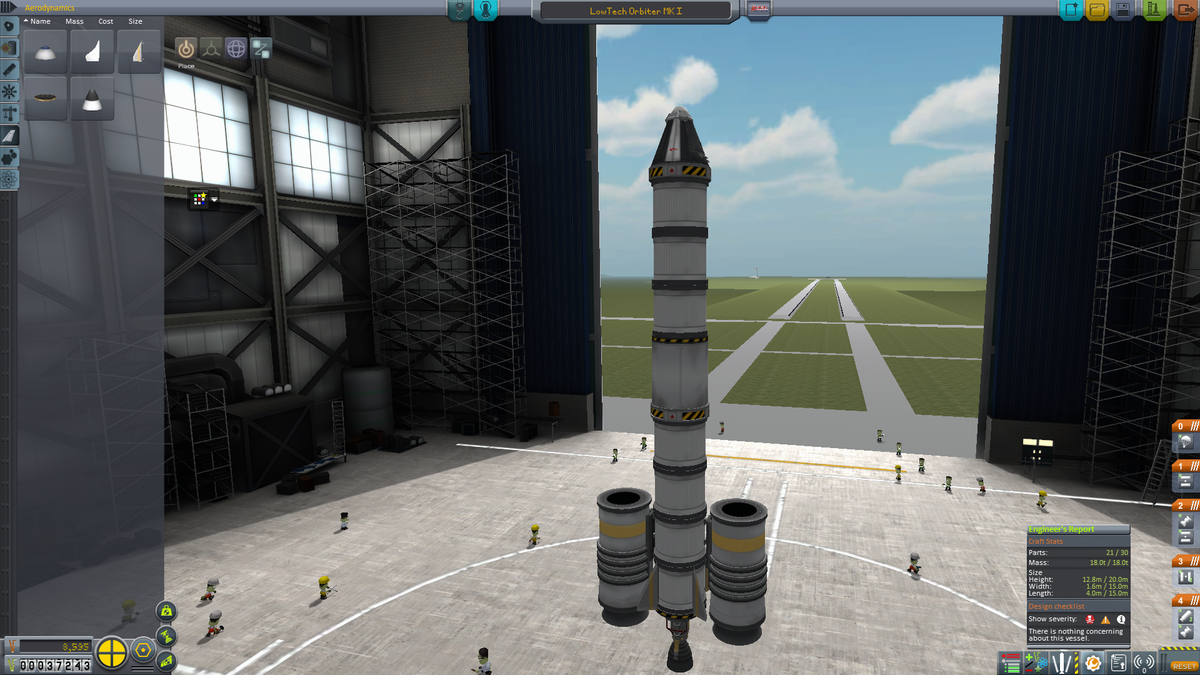Switch to the Pods parts category
Image resolution: width=1200 pixels, height=675 pixels.
click(x=9, y=25)
